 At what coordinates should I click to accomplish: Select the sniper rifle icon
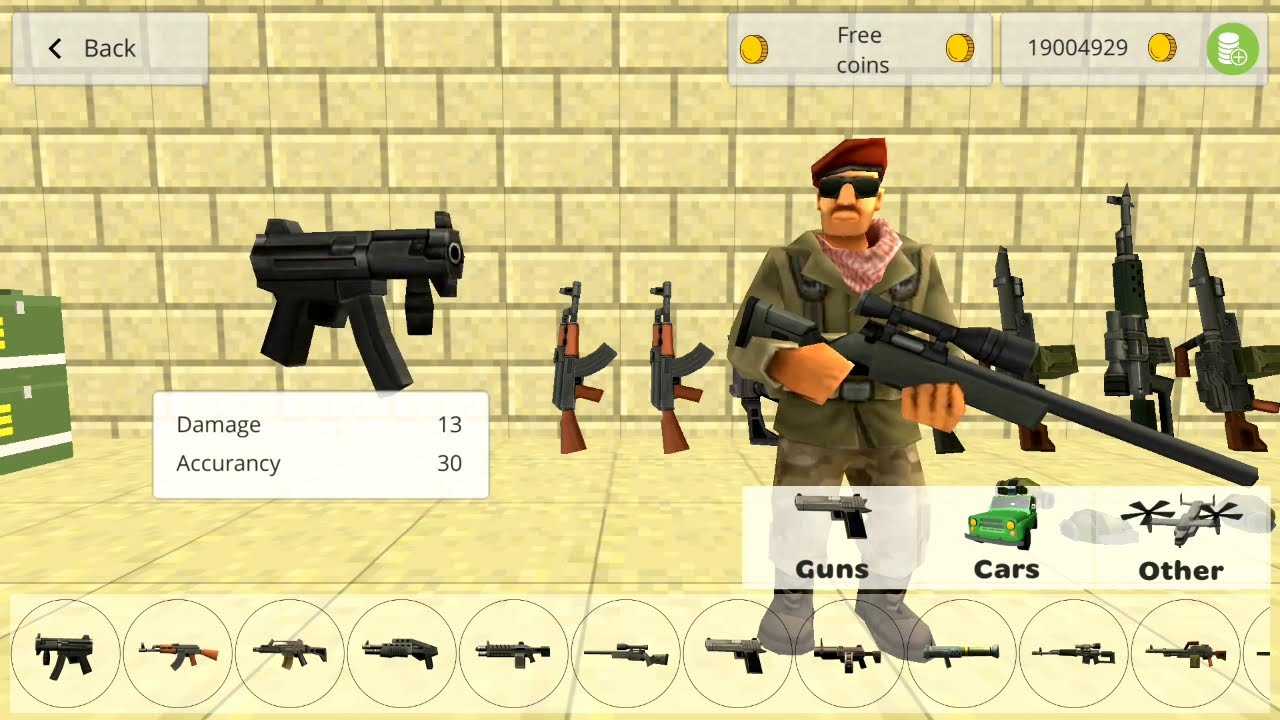click(x=627, y=655)
